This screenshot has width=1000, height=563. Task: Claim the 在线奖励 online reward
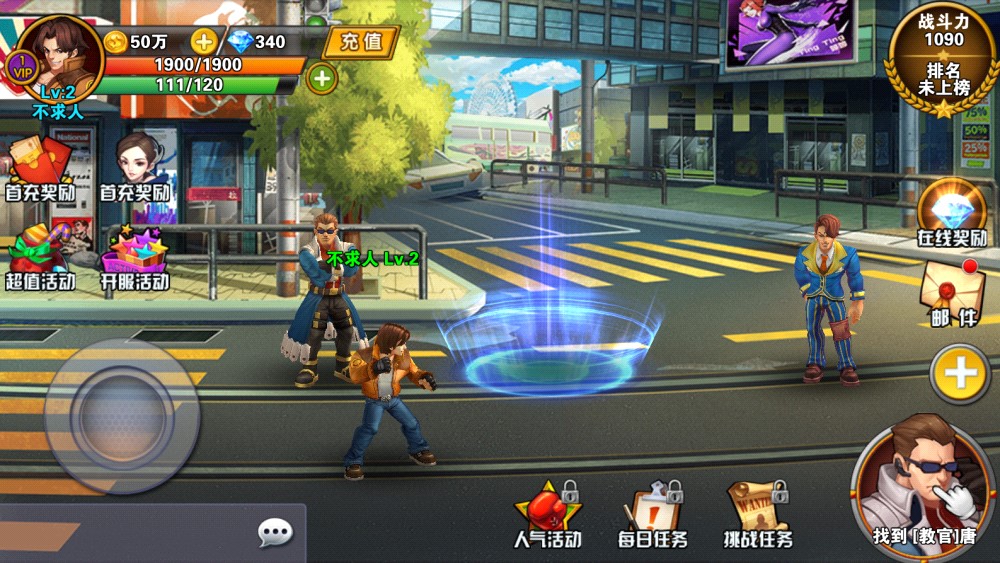pos(952,213)
